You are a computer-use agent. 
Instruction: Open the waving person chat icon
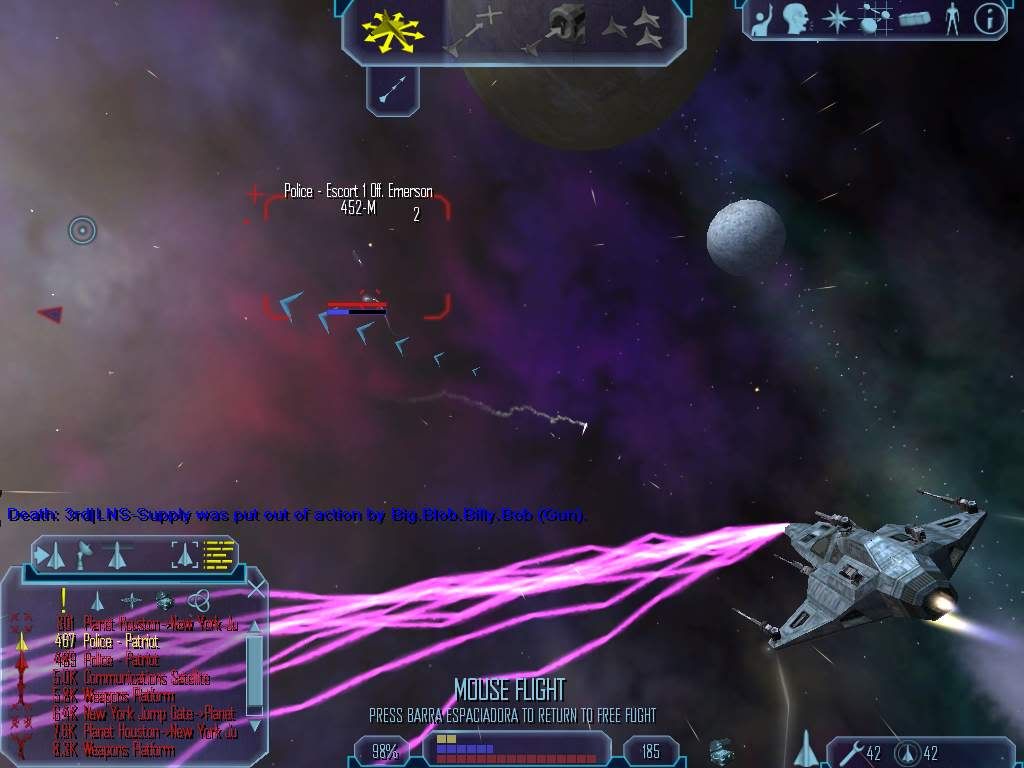pyautogui.click(x=762, y=18)
